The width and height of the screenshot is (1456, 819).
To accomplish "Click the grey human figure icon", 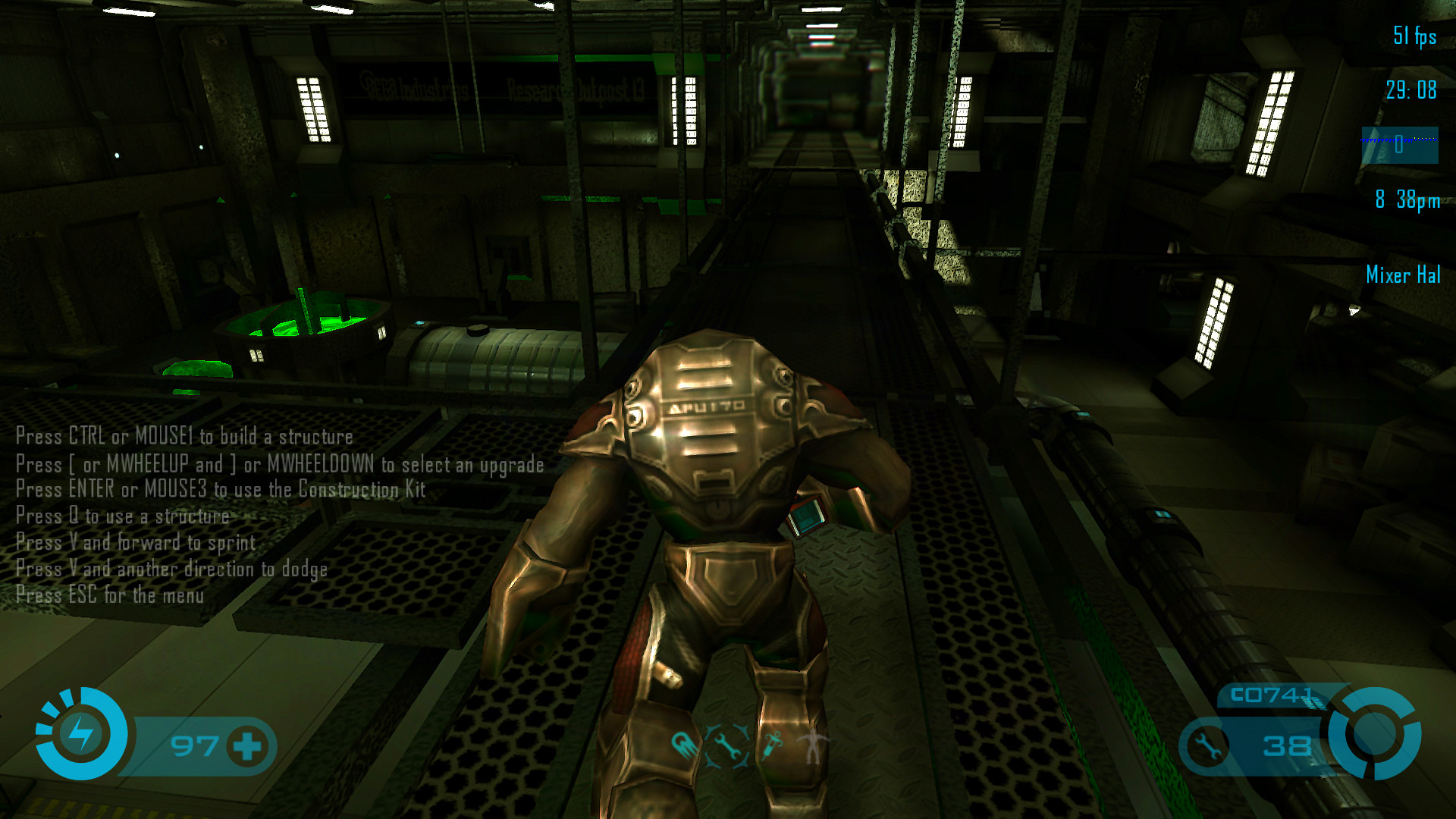I will 814,745.
